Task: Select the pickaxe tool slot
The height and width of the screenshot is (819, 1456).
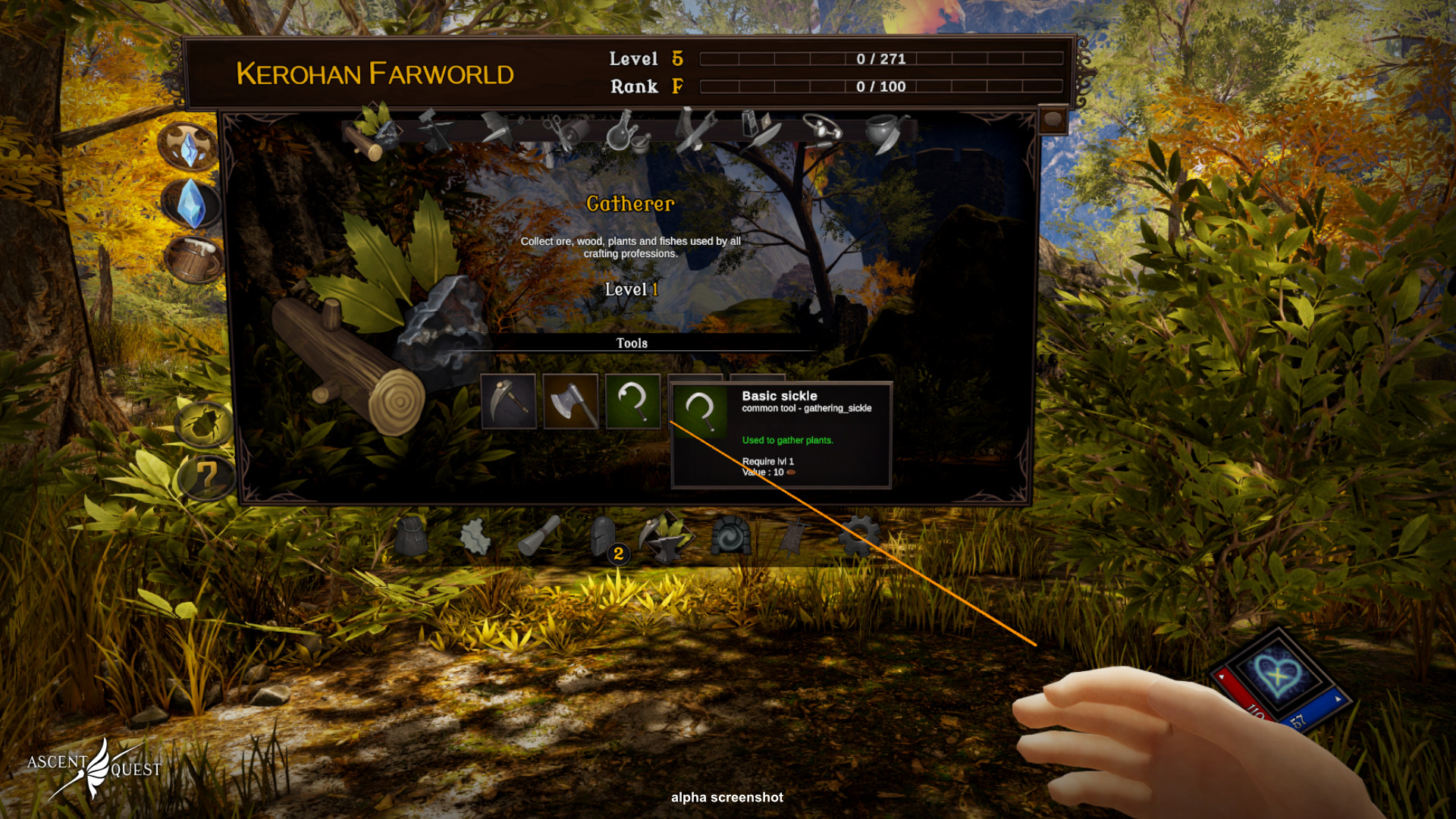Action: (x=509, y=402)
